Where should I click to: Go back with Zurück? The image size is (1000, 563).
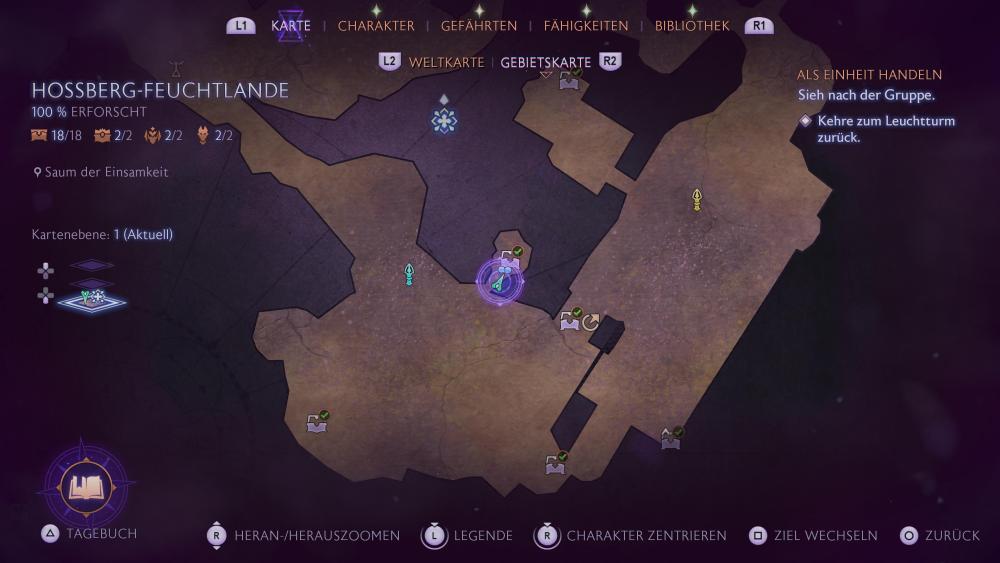[x=952, y=536]
